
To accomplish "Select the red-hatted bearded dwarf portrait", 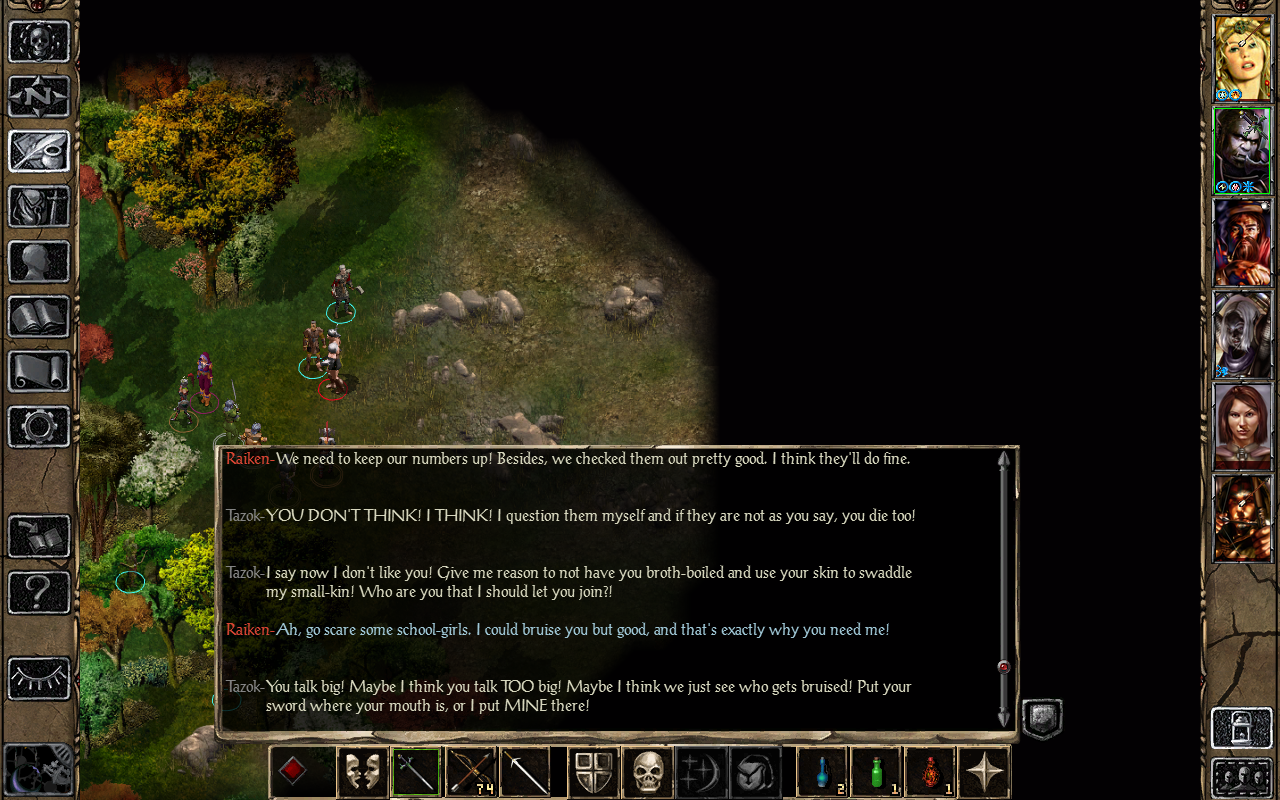I will (x=1242, y=242).
